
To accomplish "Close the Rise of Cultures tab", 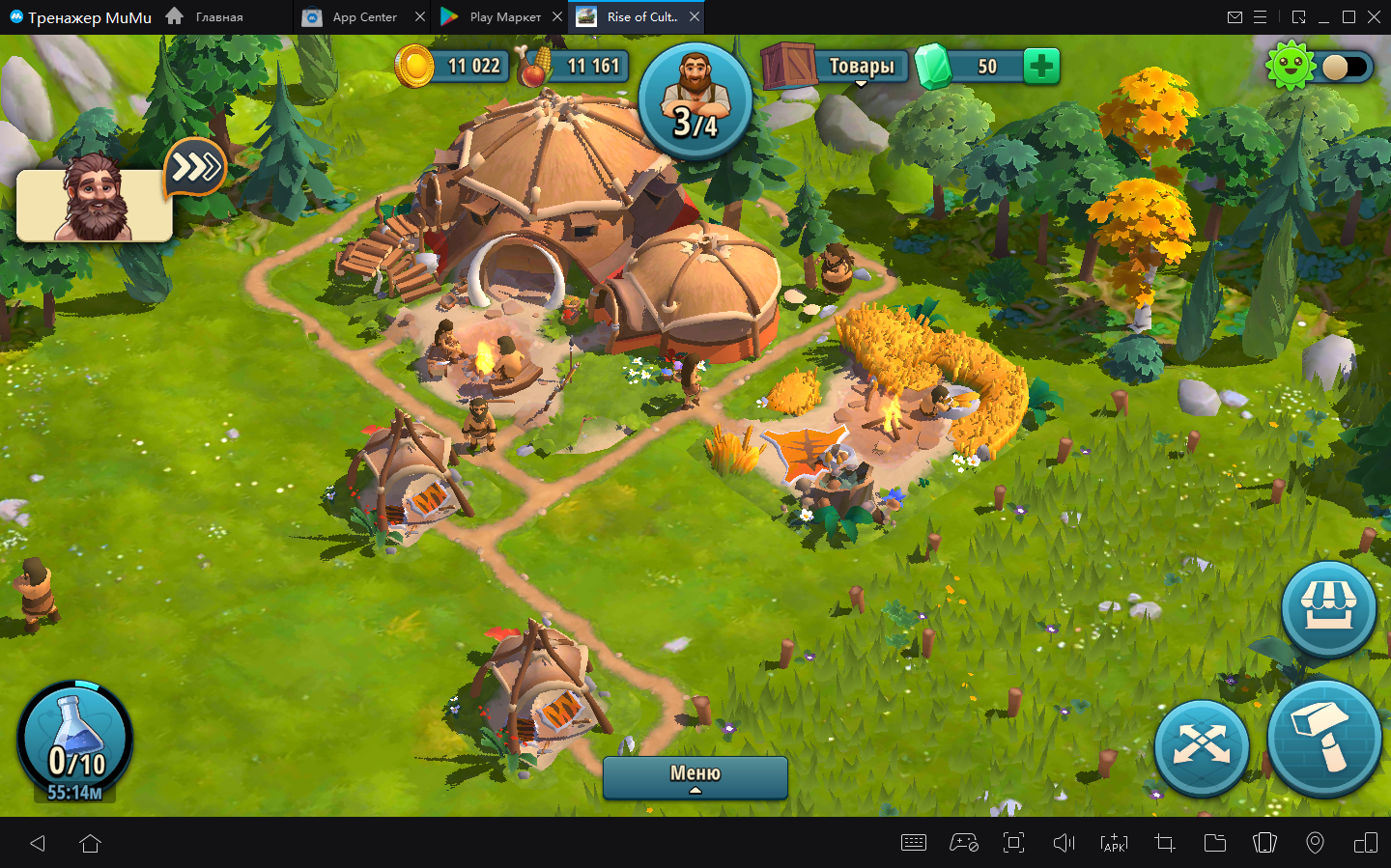I will [x=695, y=17].
